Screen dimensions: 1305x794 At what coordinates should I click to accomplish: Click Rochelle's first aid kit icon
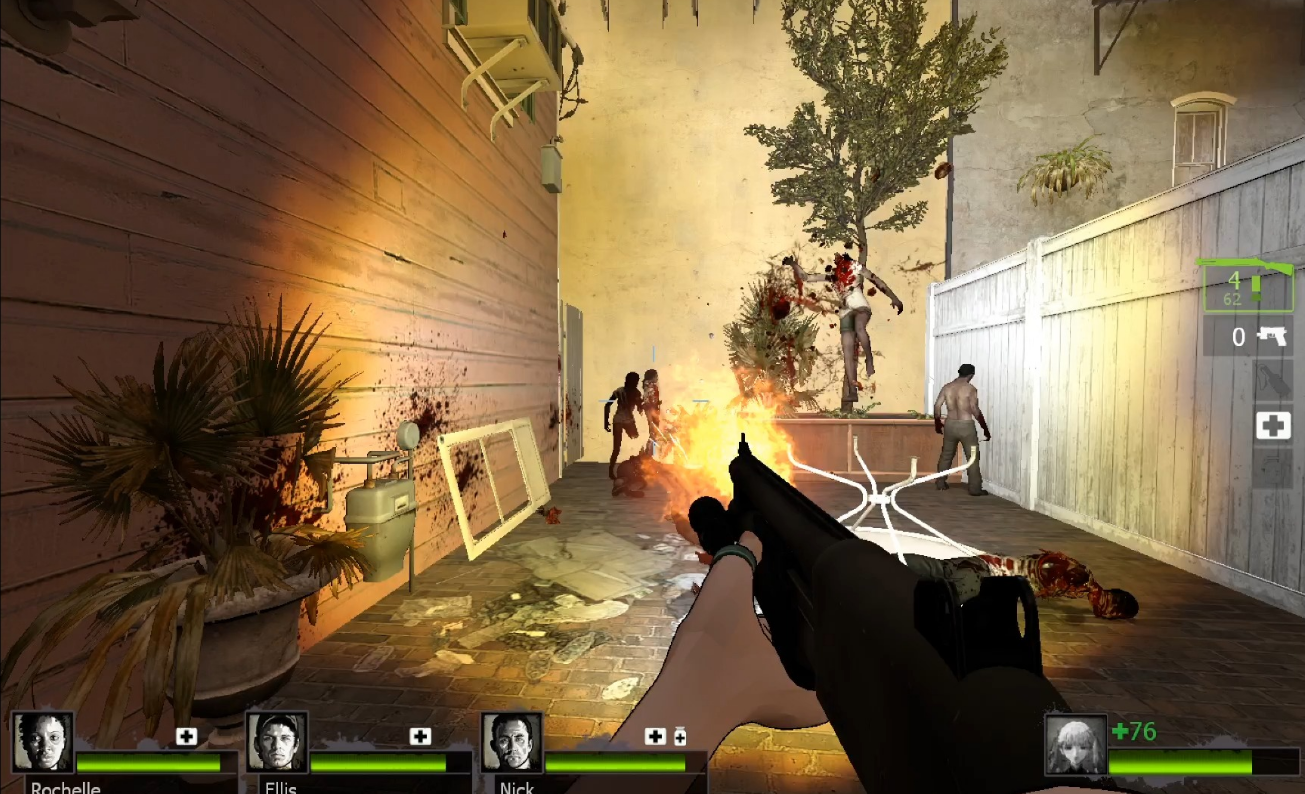click(x=186, y=737)
